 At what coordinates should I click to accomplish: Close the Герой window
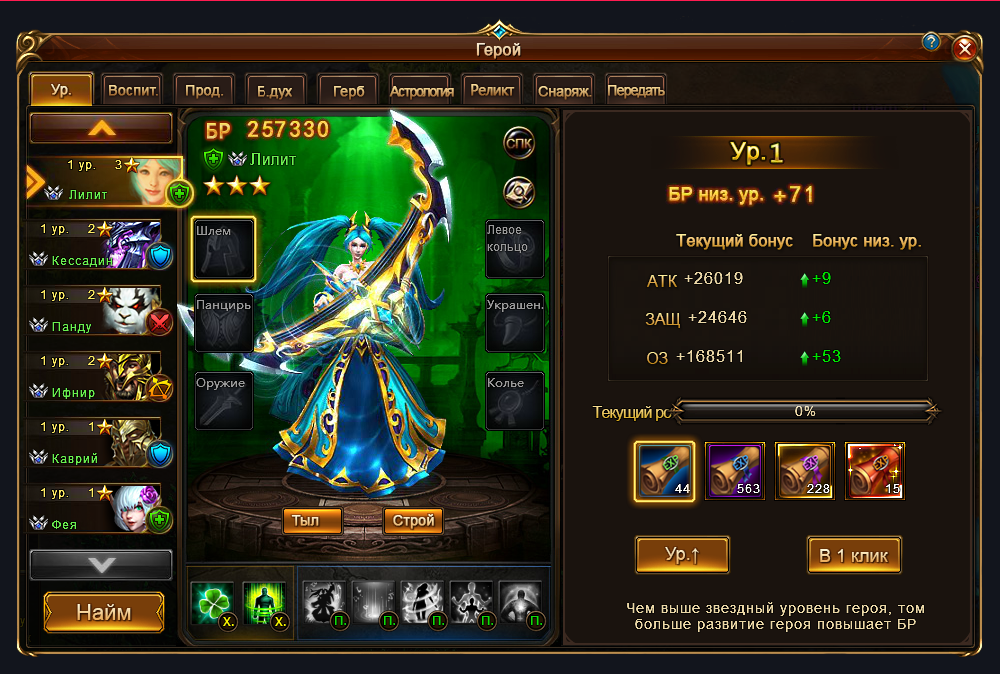(x=964, y=48)
